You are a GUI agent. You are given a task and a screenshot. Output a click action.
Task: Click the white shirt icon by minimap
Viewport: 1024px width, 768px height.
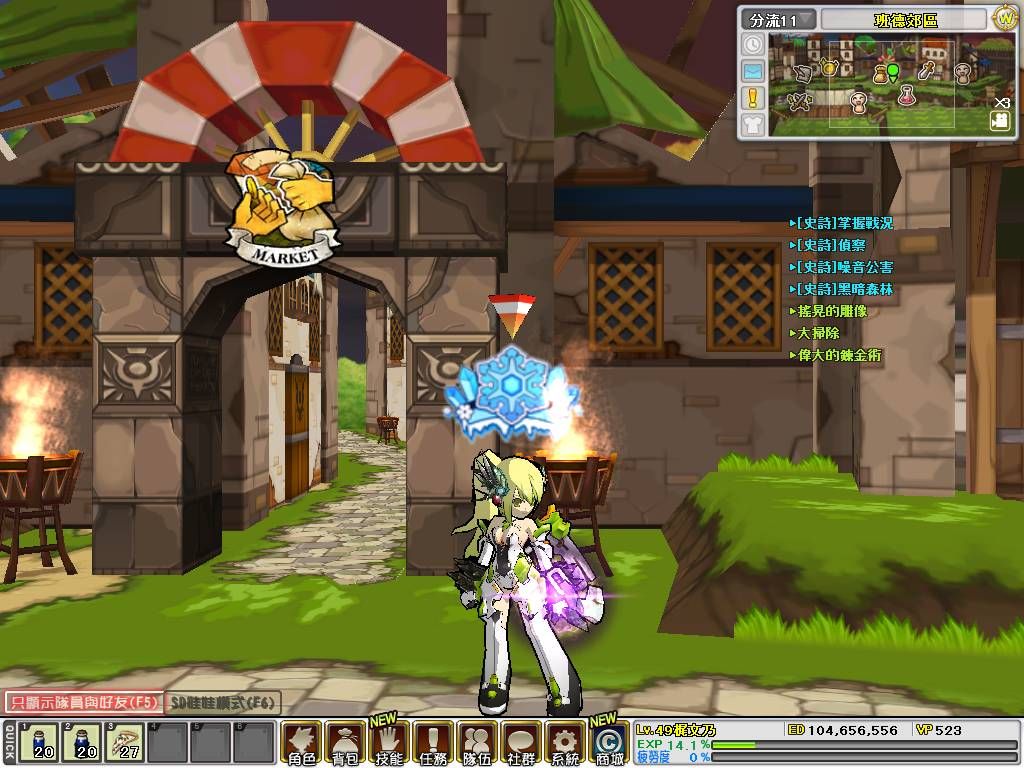(753, 124)
